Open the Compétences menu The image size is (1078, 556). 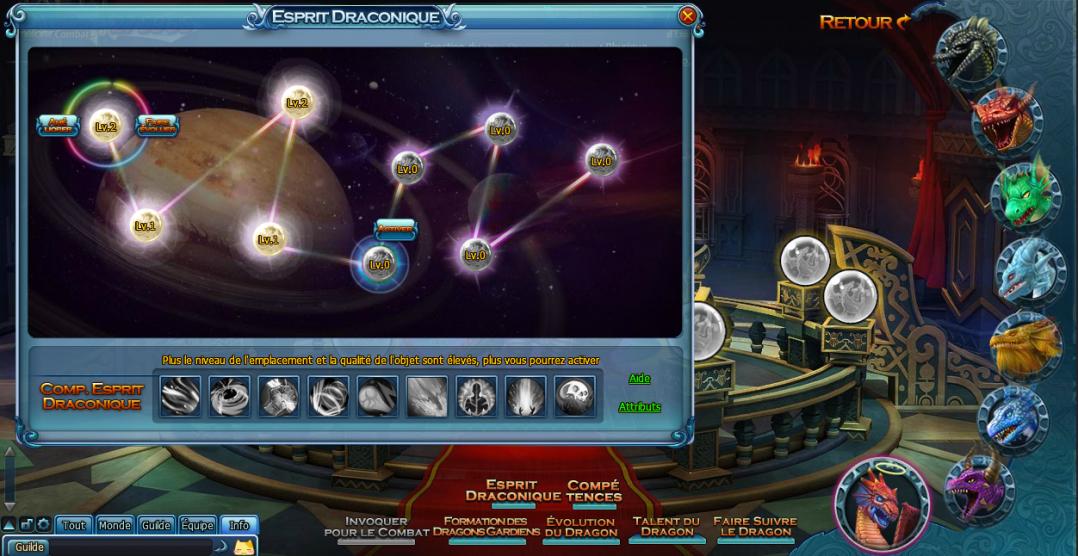pos(594,490)
